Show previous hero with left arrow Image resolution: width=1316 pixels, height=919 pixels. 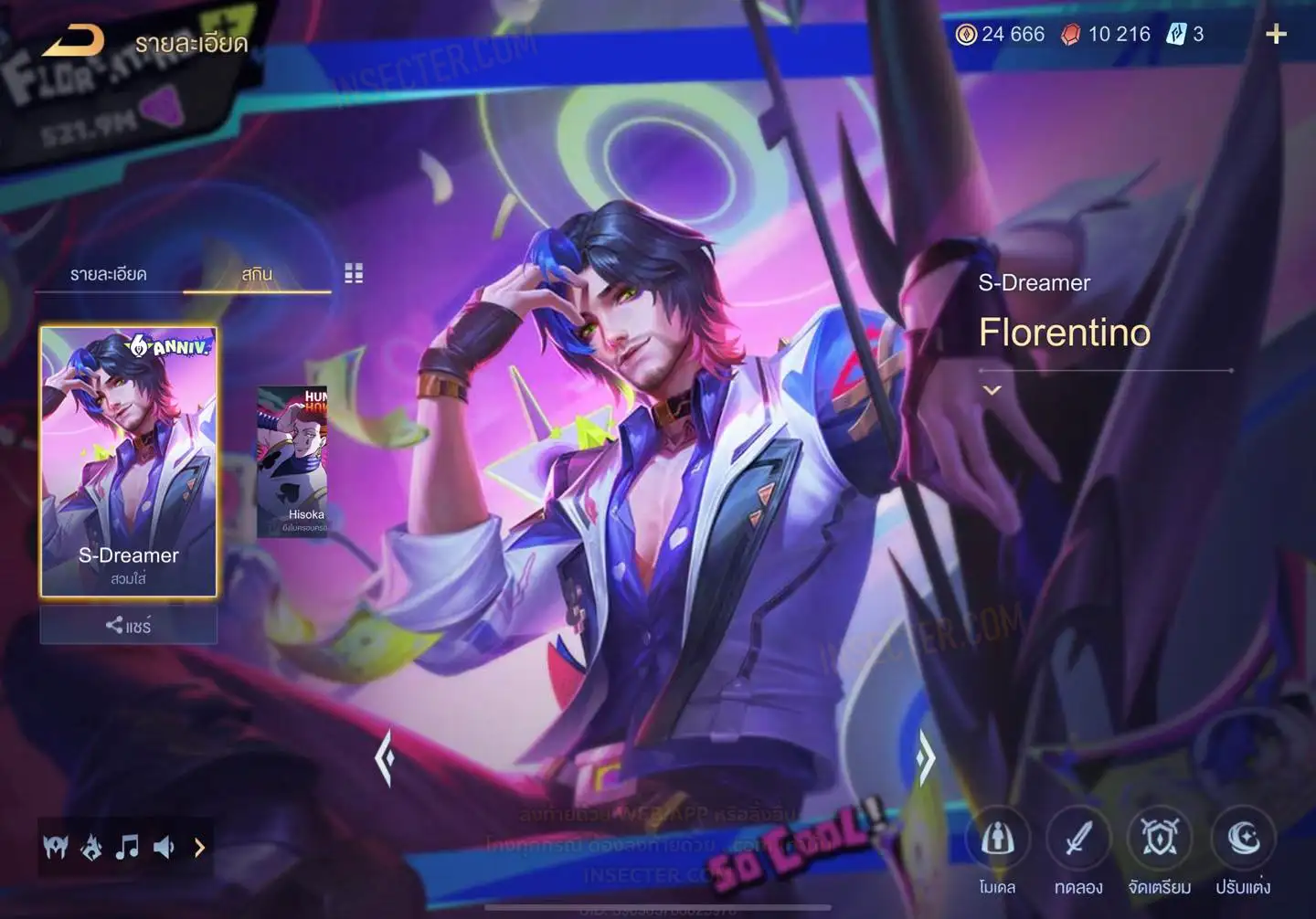385,757
